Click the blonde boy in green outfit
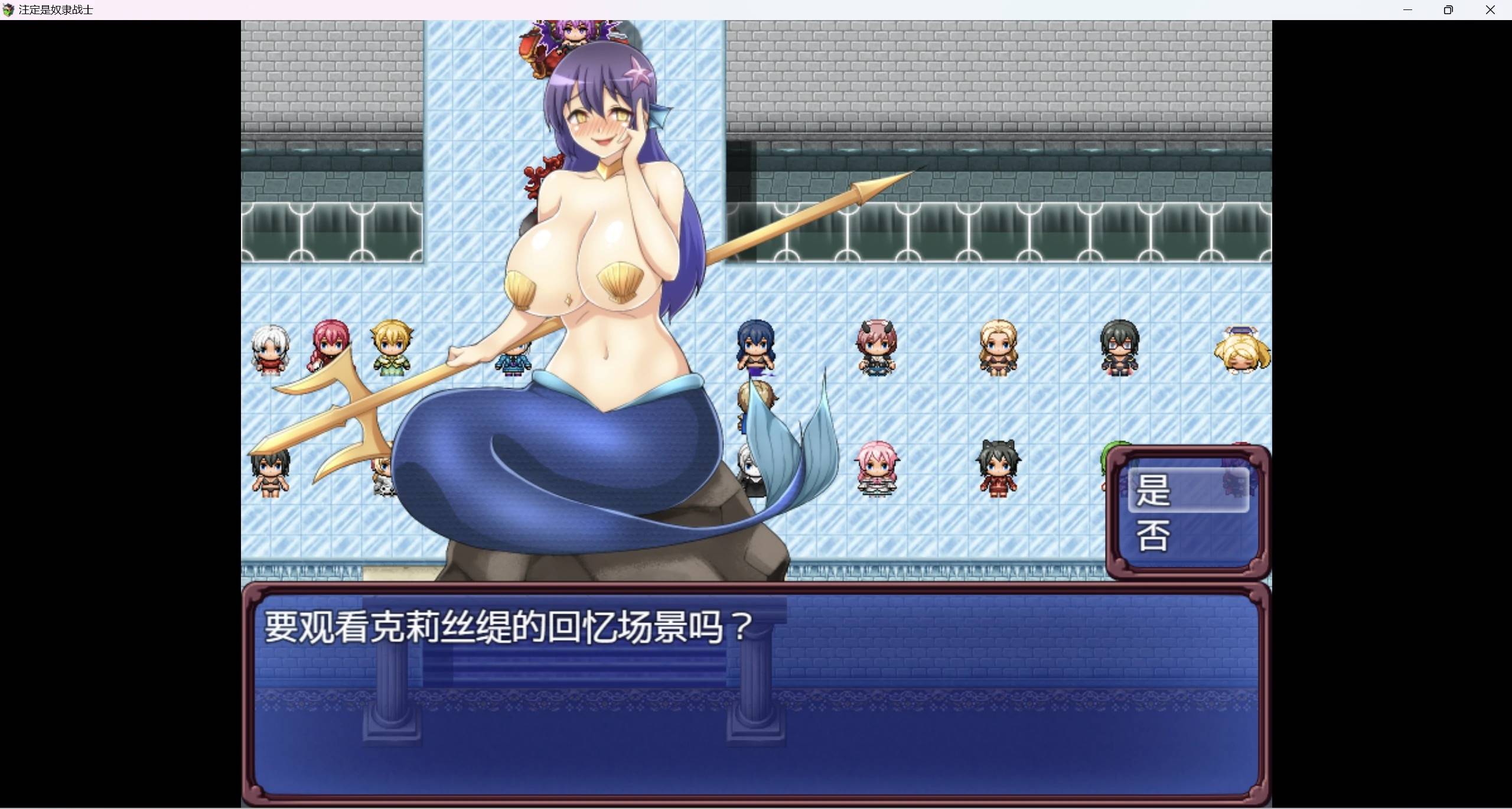The height and width of the screenshot is (809, 1512). pos(392,351)
